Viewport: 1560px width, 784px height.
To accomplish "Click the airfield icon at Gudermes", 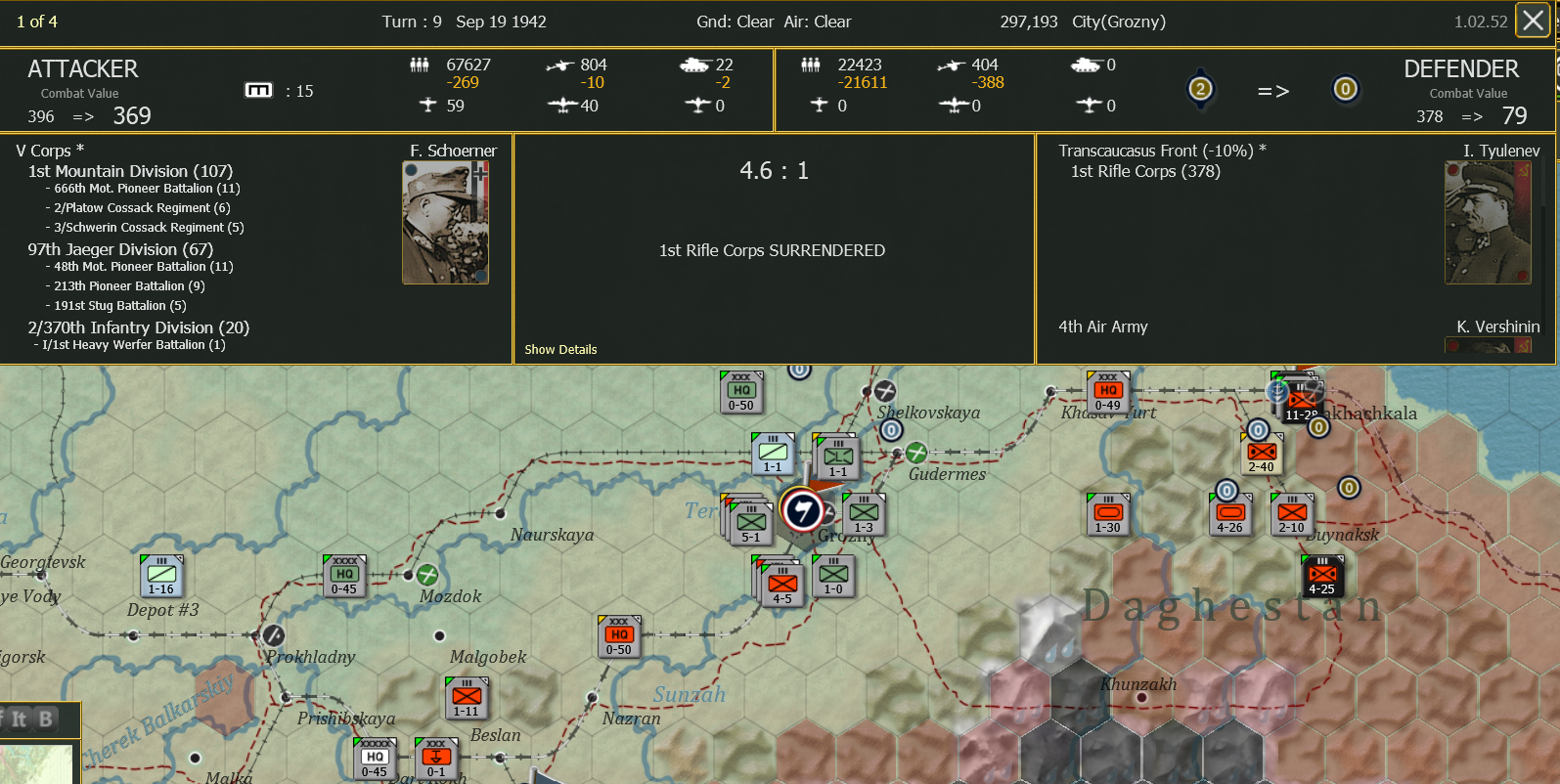I will coord(915,454).
